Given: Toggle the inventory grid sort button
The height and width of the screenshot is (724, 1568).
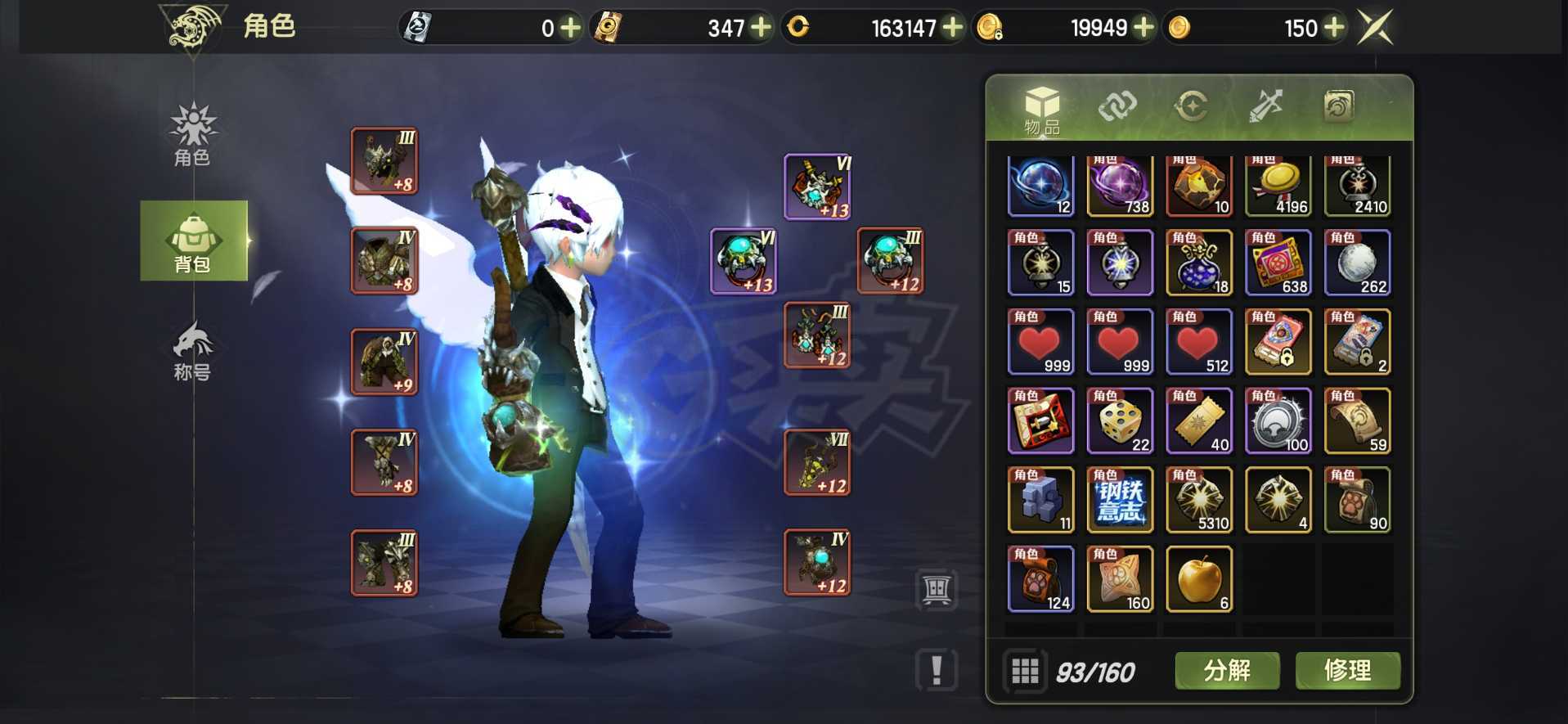Looking at the screenshot, I should coord(1025,672).
